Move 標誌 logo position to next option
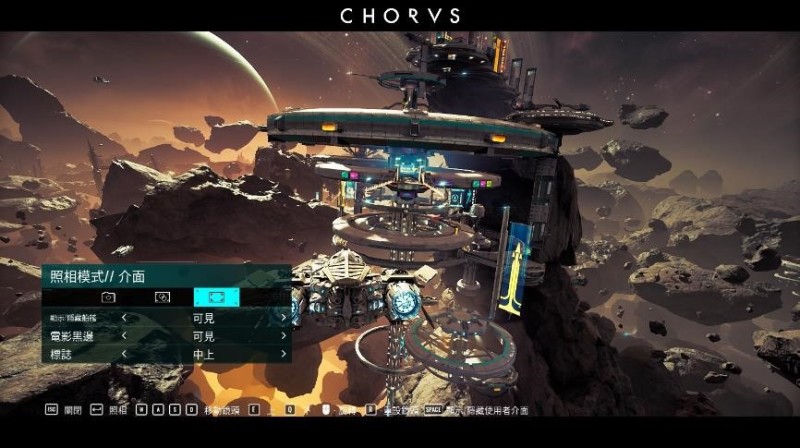This screenshot has height=448, width=800. 283,354
